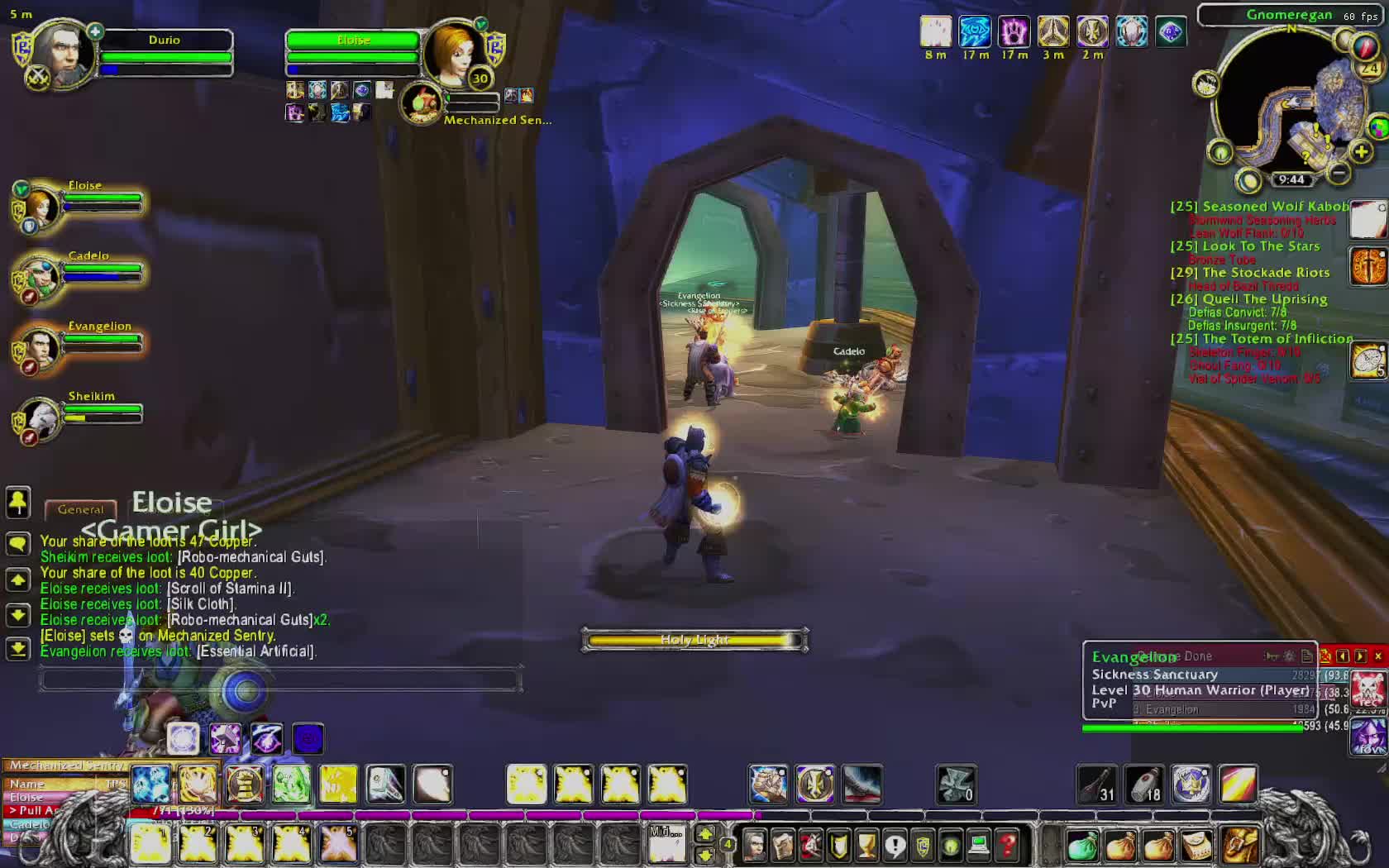Open the General chat tab
The height and width of the screenshot is (868, 1389).
click(x=81, y=510)
